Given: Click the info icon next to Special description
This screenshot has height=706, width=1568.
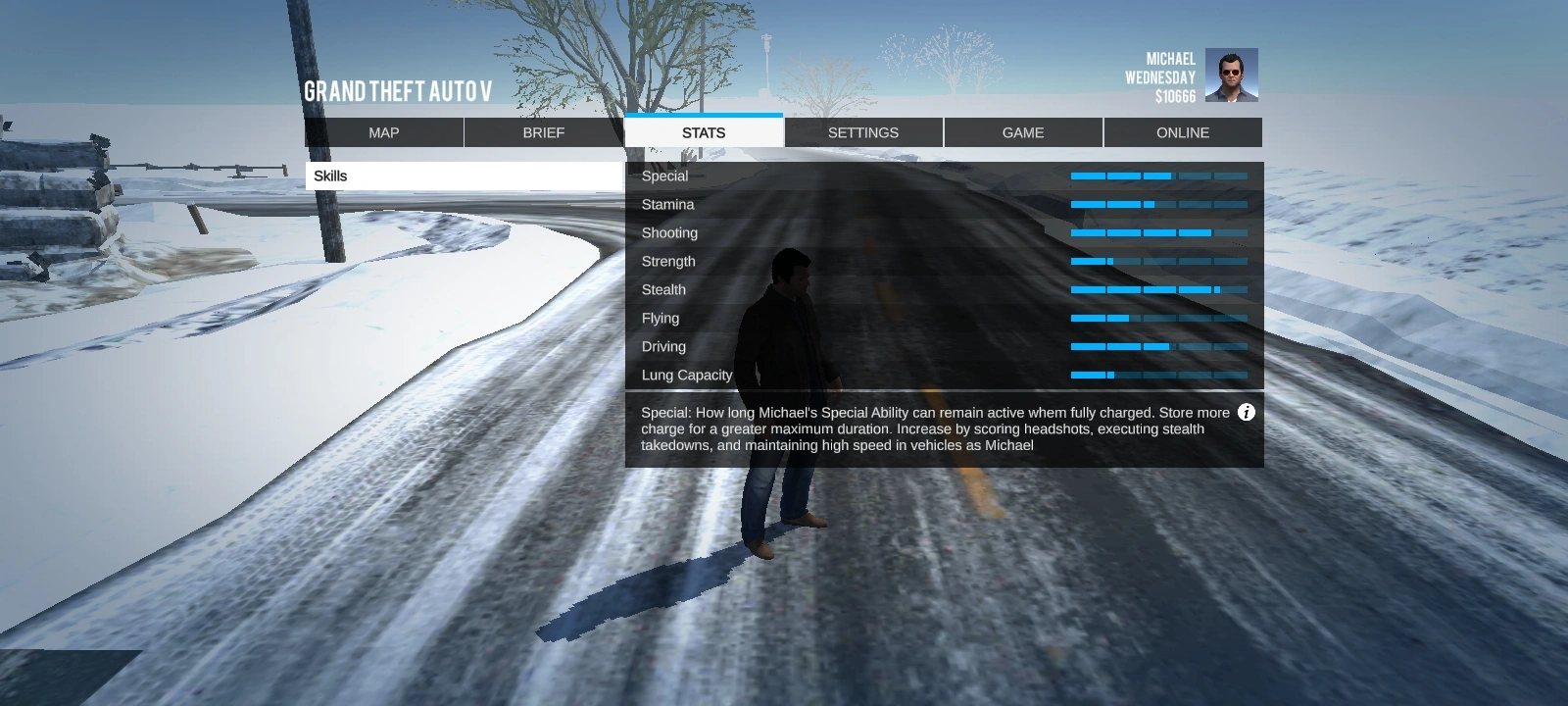Looking at the screenshot, I should coord(1247,413).
